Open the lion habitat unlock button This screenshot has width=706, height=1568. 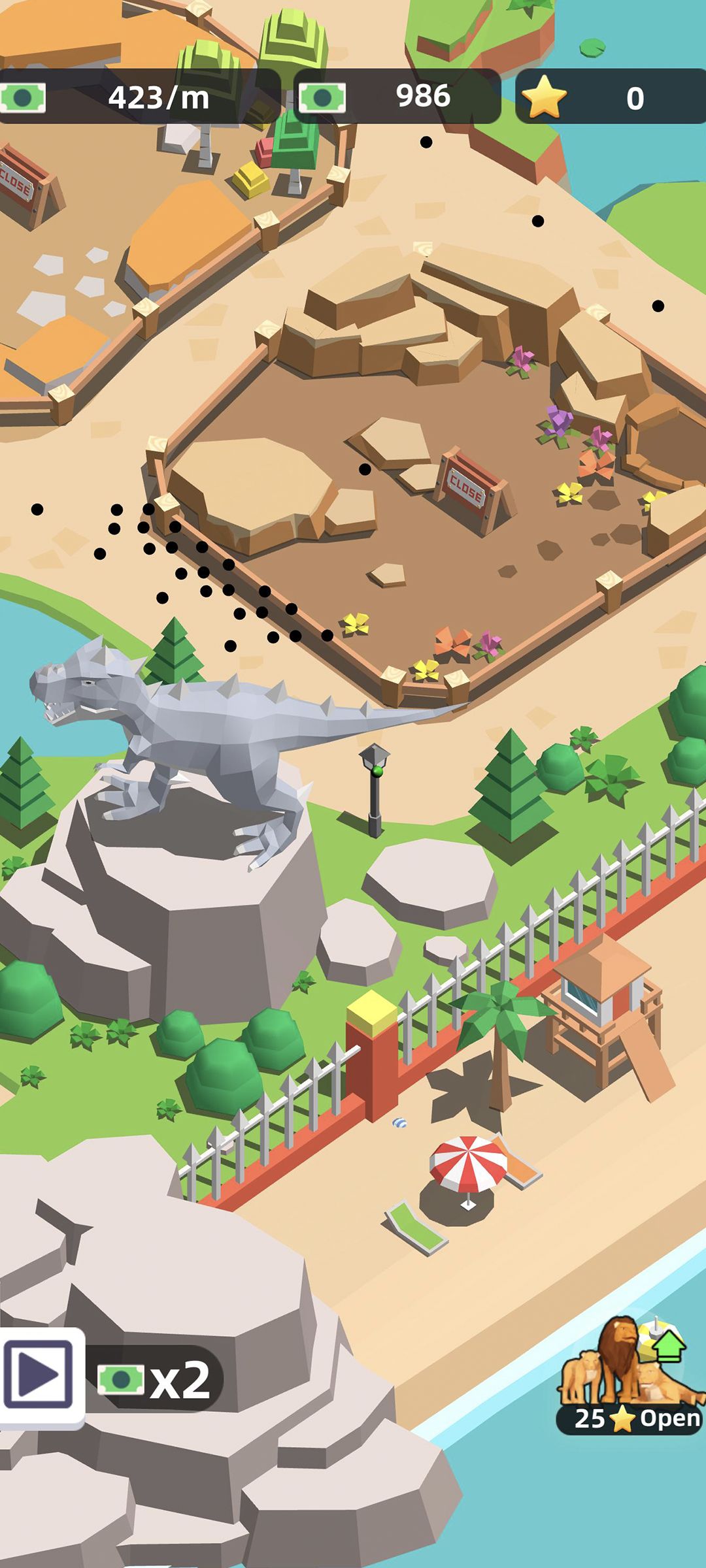tap(630, 1380)
